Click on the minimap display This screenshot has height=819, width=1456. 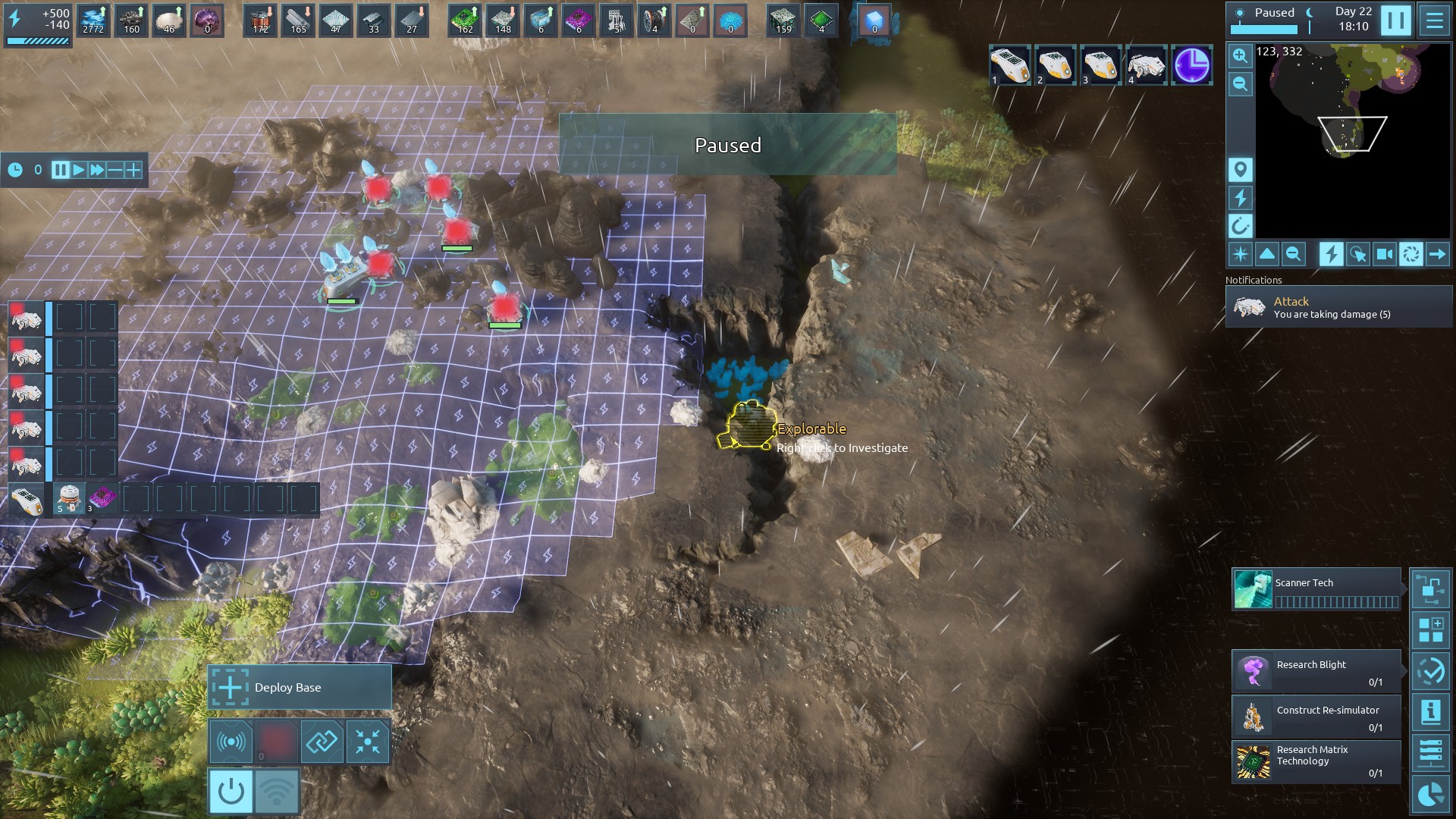pyautogui.click(x=1353, y=141)
